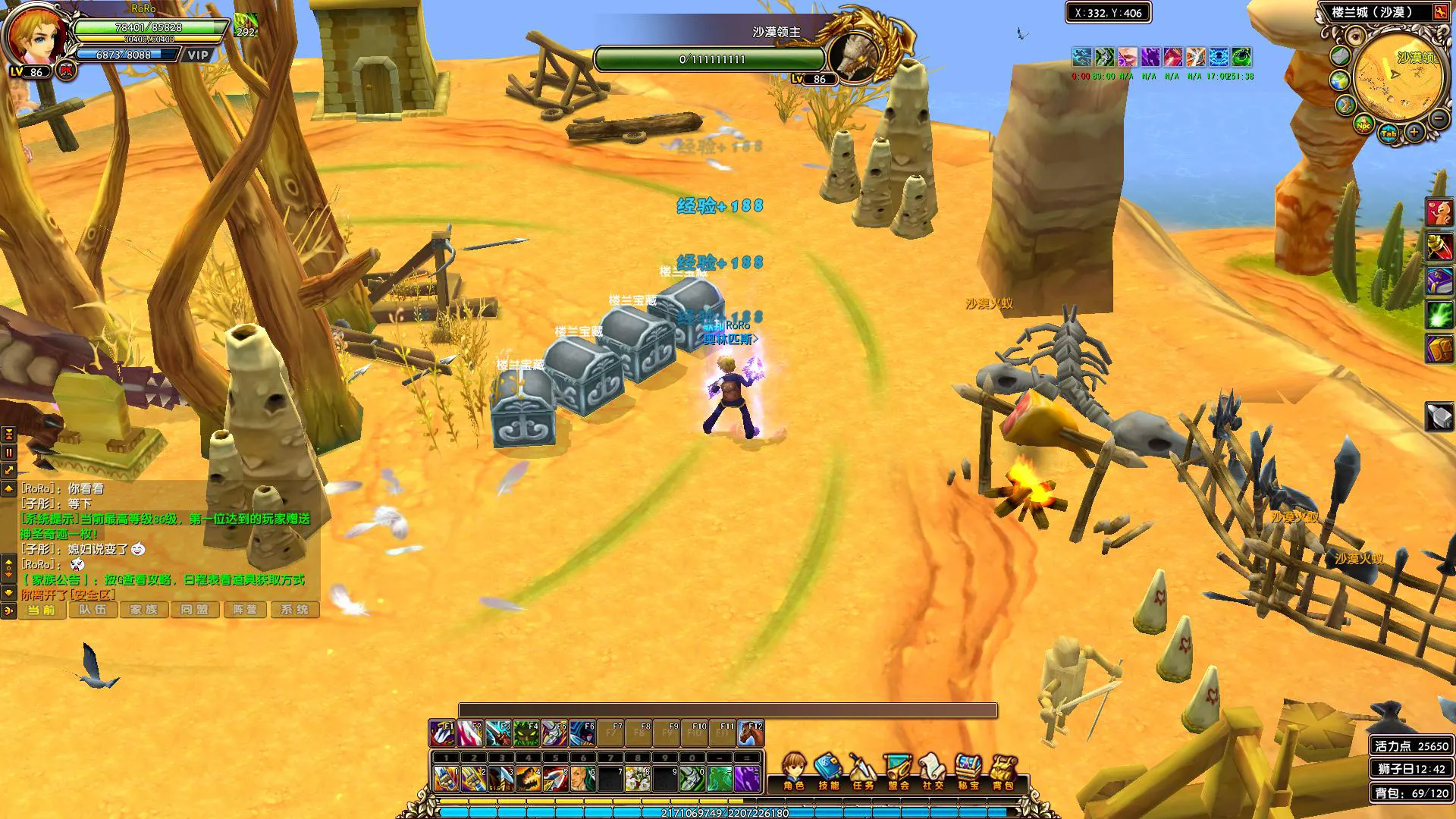Switch chat to the 队伍 team tab
This screenshot has height=819, width=1456.
click(93, 610)
